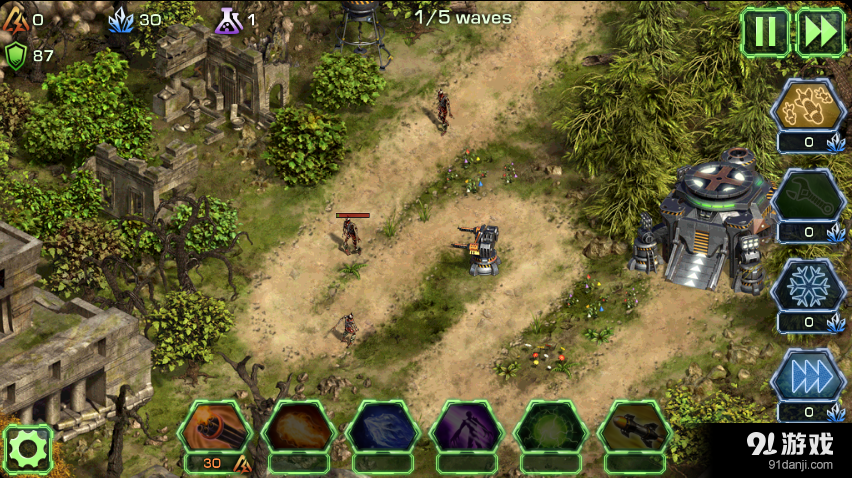Choose the orange flame tower
This screenshot has width=852, height=478.
[298, 427]
